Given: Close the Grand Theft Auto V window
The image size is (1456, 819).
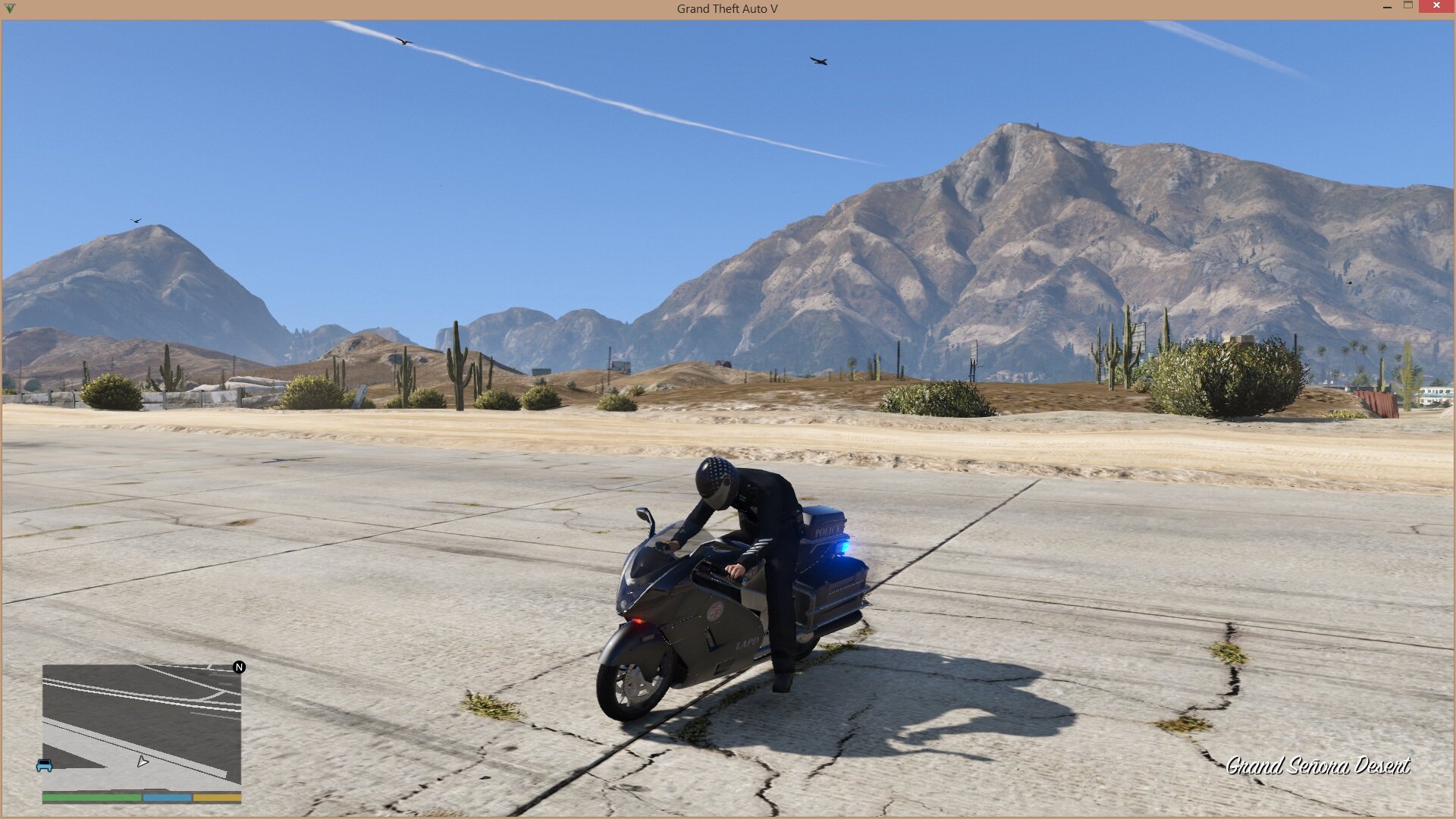Looking at the screenshot, I should tap(1436, 6).
